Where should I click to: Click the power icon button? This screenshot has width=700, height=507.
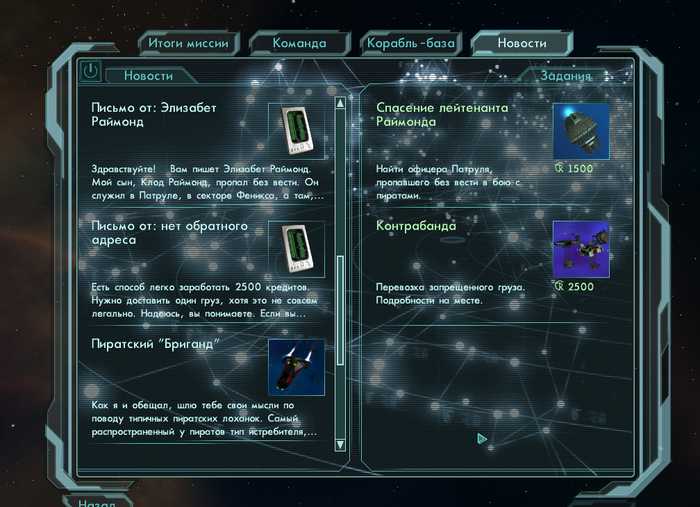[x=90, y=72]
